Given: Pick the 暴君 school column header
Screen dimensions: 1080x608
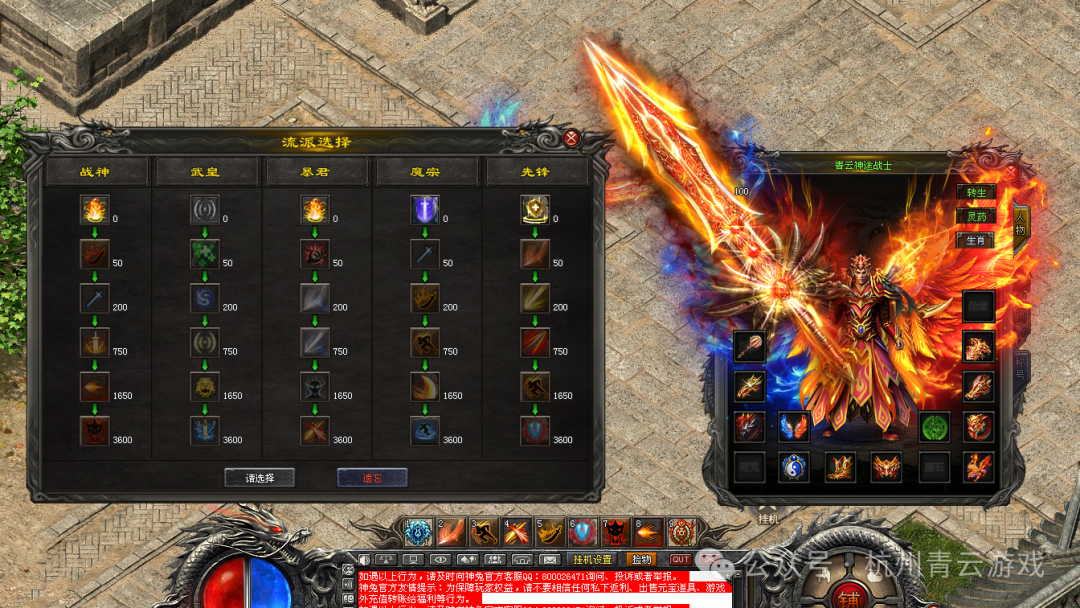Looking at the screenshot, I should coord(316,172).
